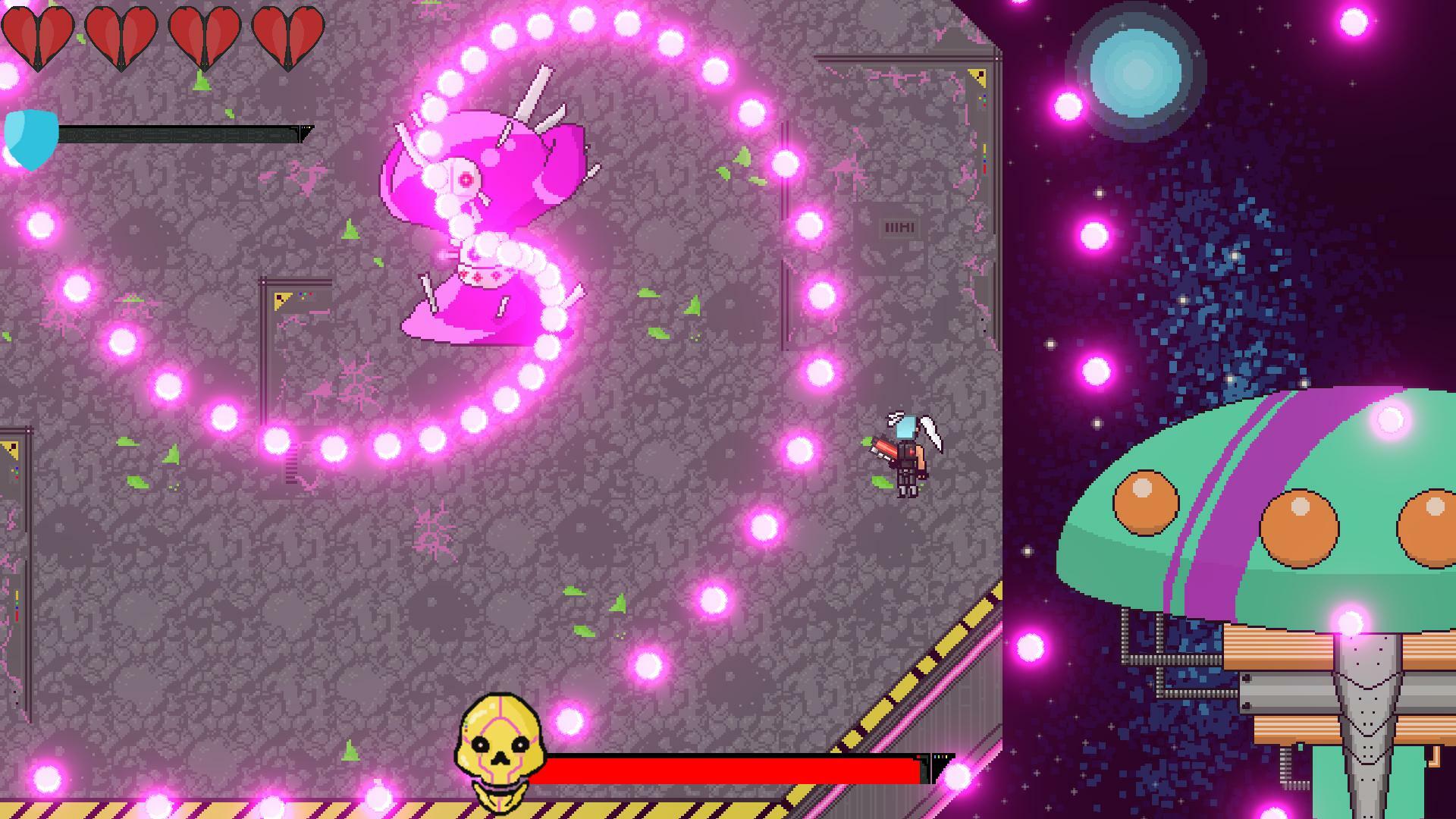Select the wall panel with colored markings
The image size is (1456, 819).
coord(292,300)
